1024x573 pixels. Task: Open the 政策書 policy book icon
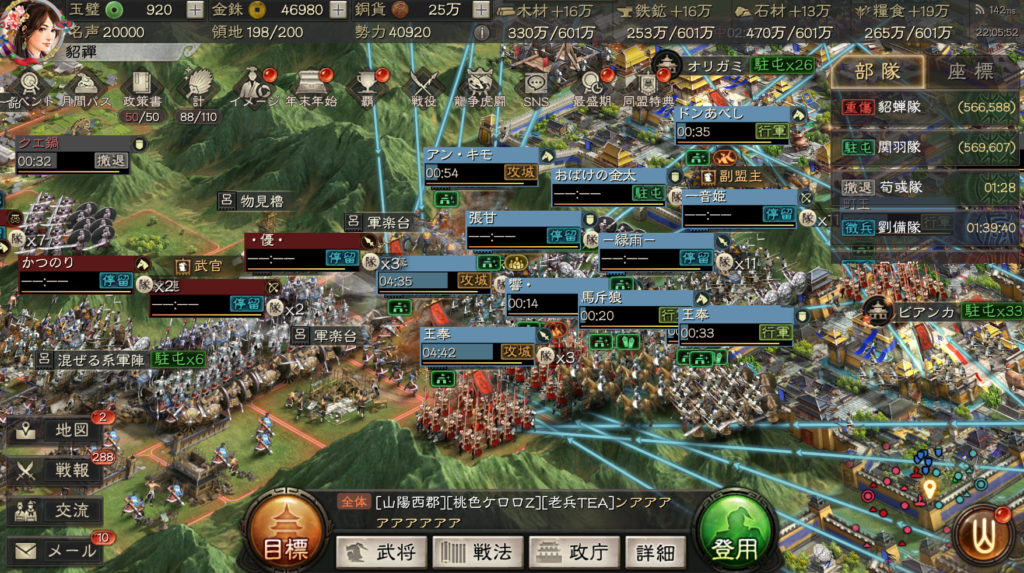tap(142, 88)
